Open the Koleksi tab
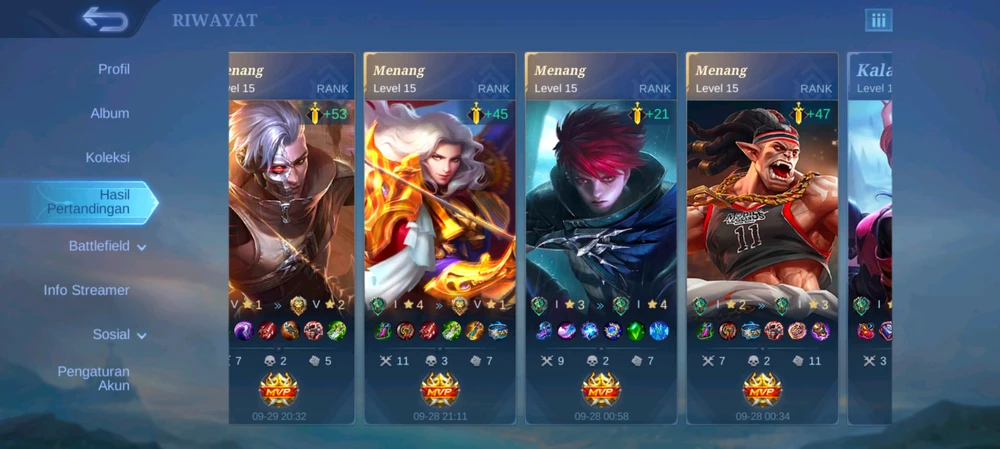This screenshot has height=449, width=1000. pos(108,157)
